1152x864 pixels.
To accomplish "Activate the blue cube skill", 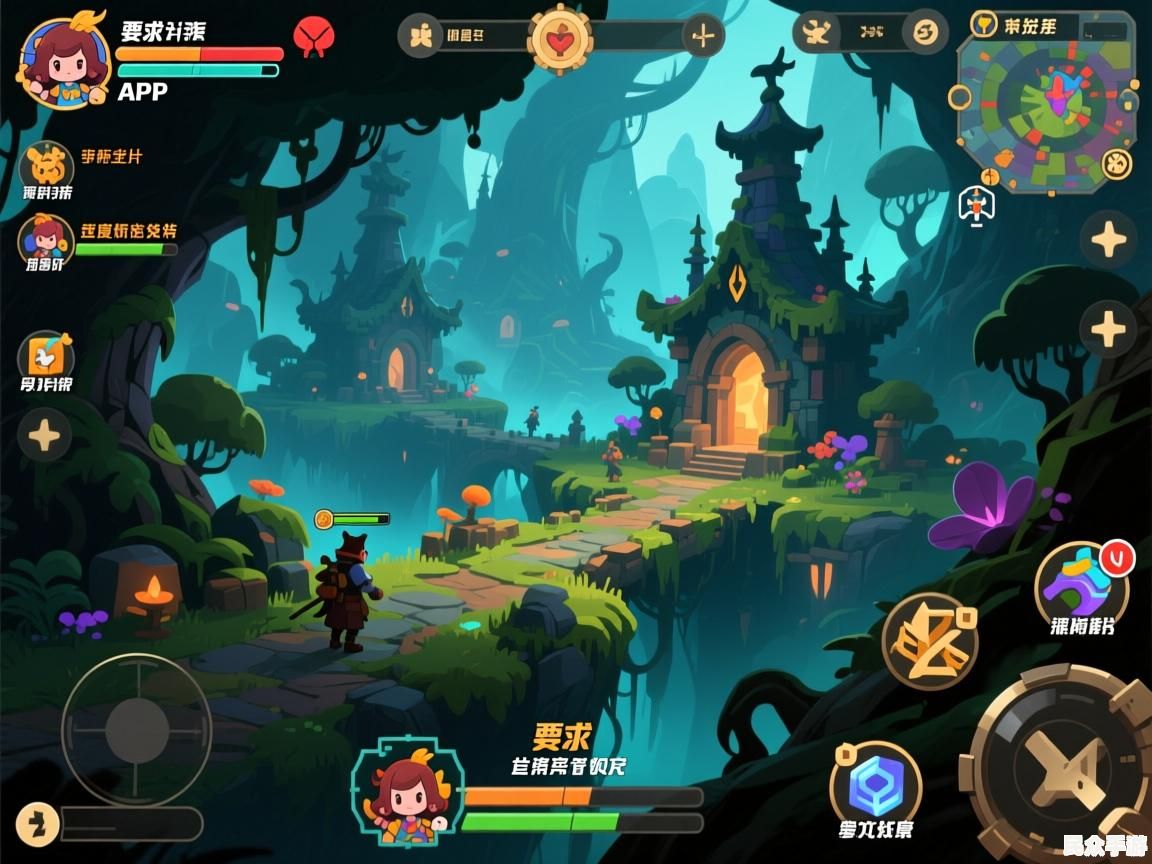I will point(876,785).
